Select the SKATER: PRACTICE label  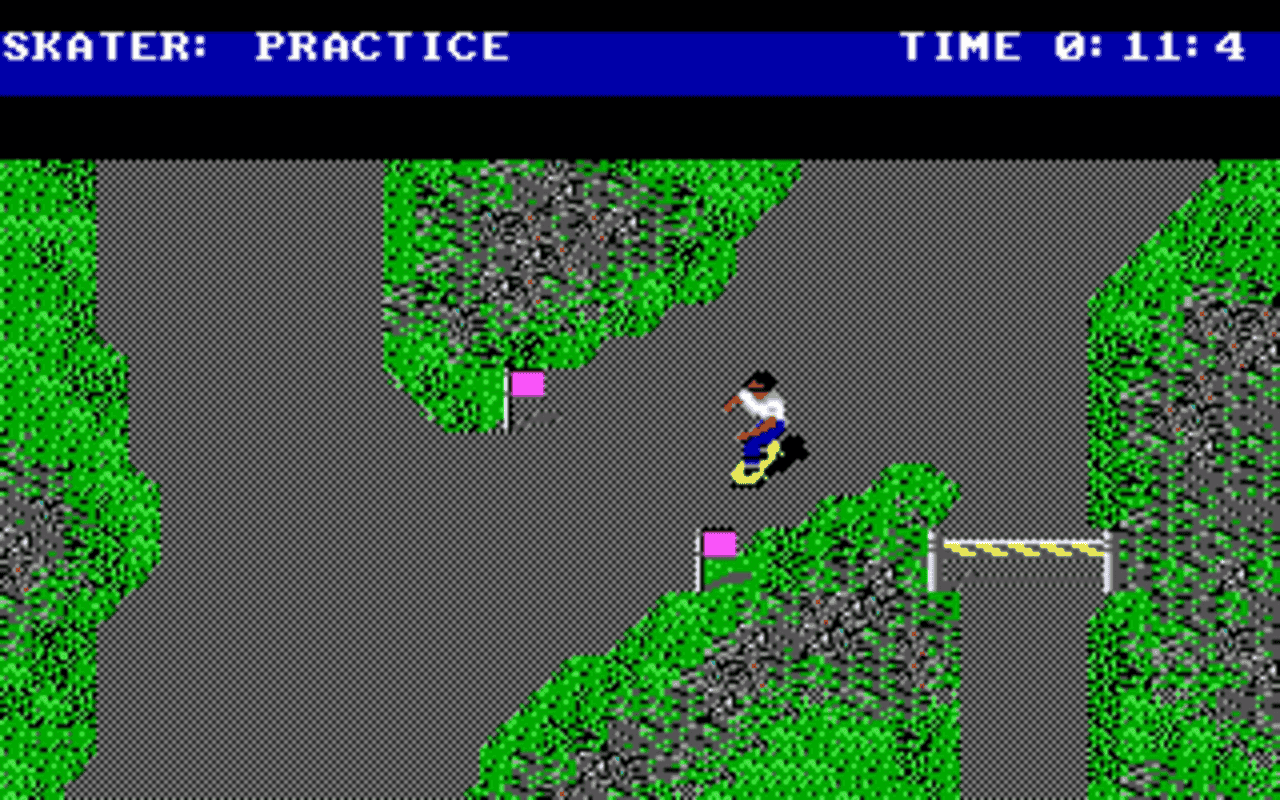(x=255, y=45)
